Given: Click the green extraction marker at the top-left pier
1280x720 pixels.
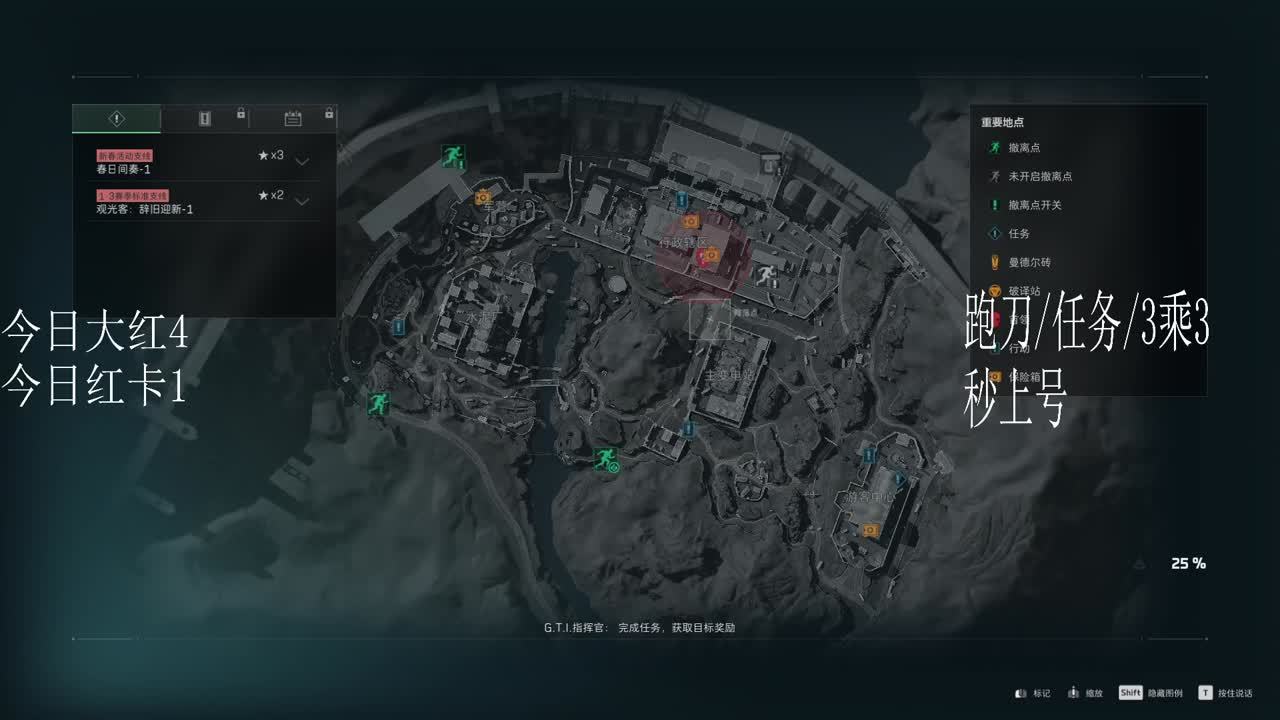Looking at the screenshot, I should [453, 156].
